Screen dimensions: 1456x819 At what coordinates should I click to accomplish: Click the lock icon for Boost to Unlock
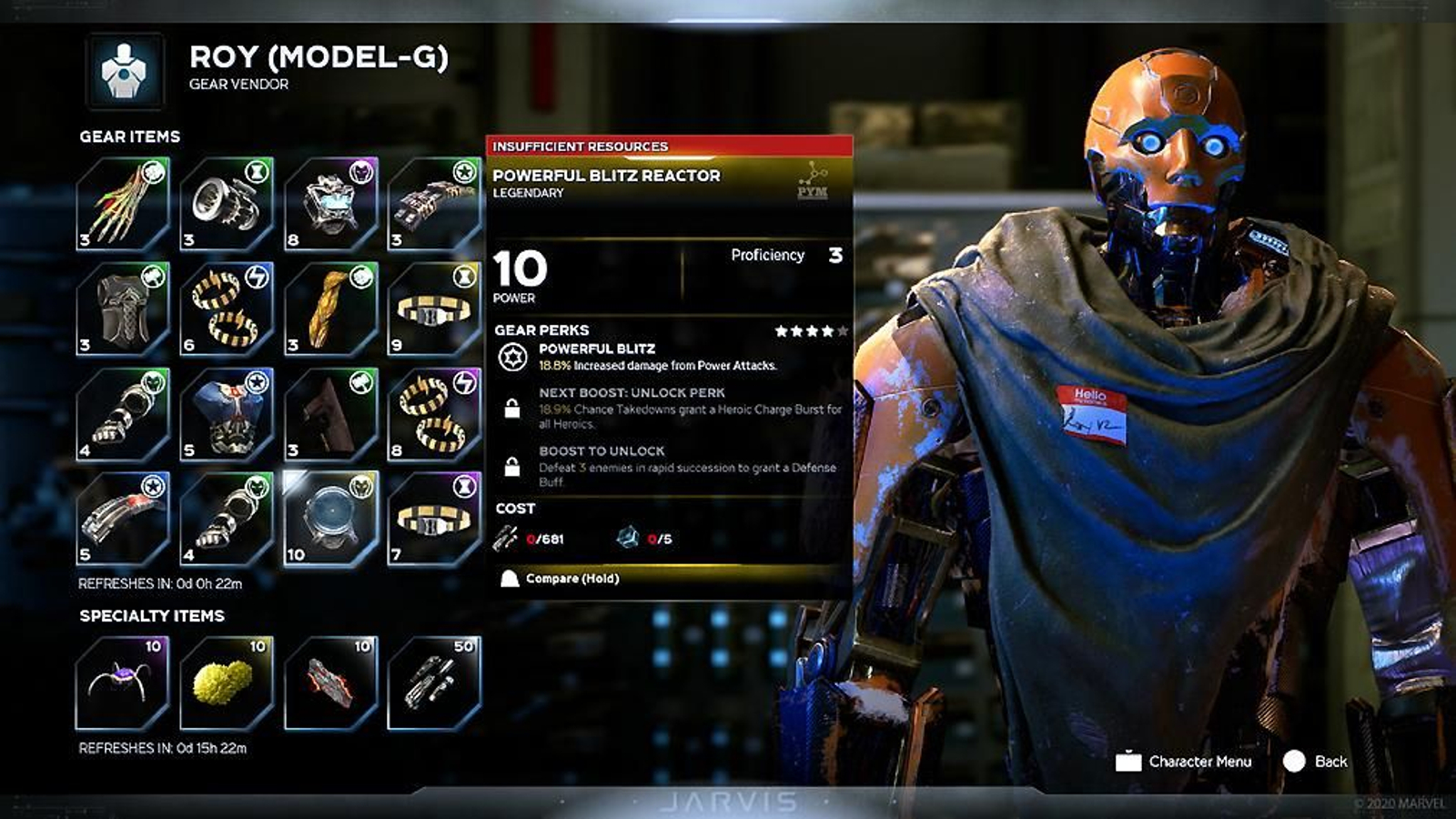pos(512,464)
